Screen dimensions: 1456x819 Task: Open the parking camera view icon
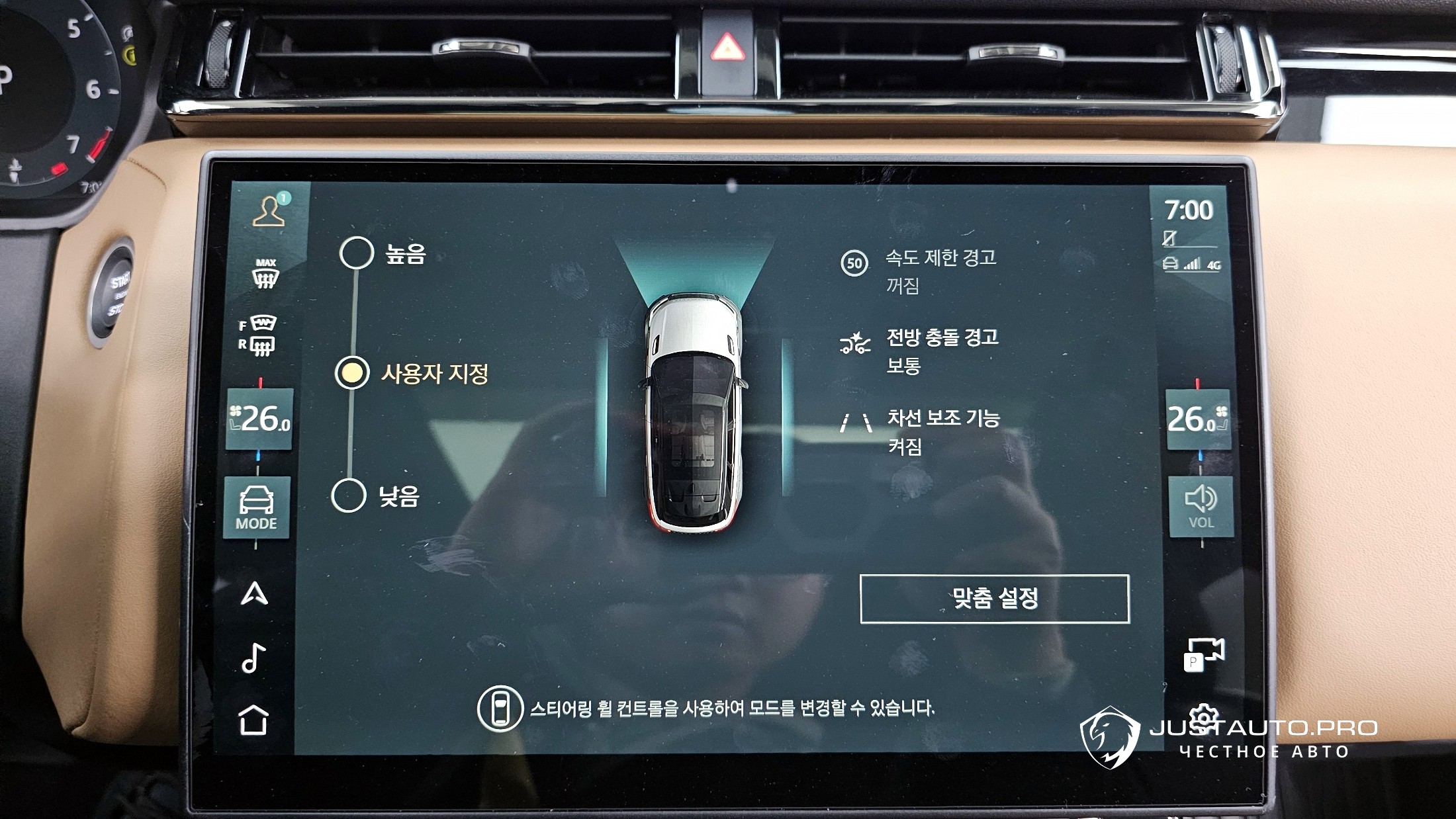coord(1203,654)
